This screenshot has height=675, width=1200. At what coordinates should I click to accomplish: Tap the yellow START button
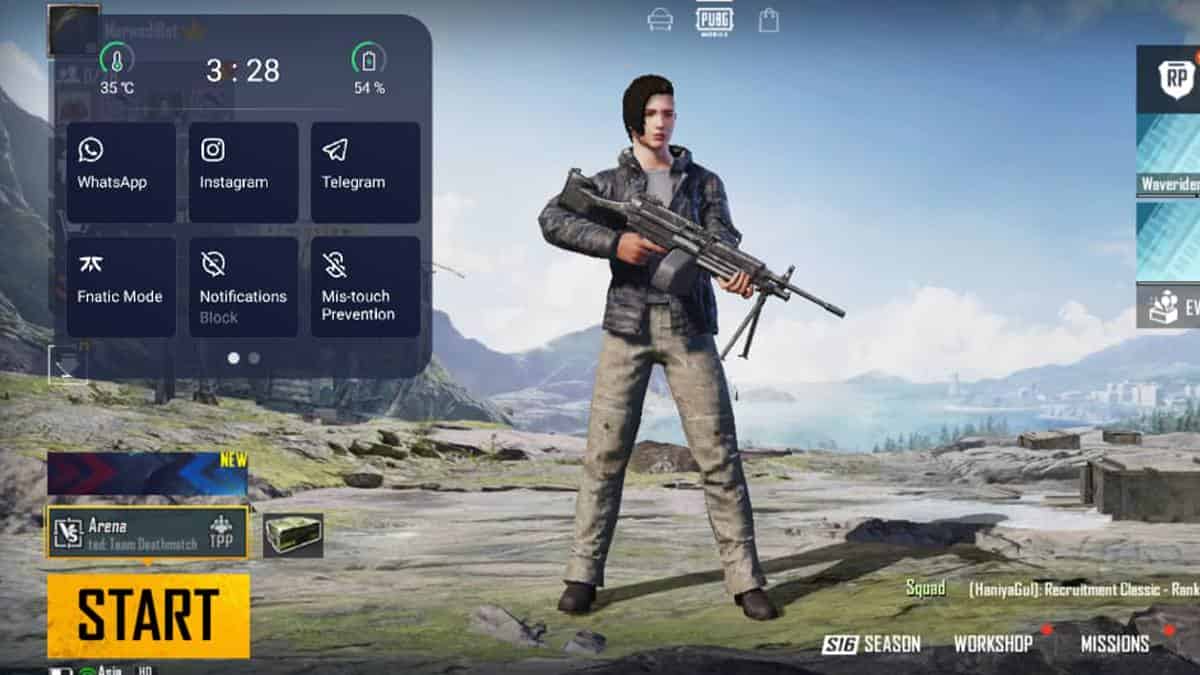point(148,615)
